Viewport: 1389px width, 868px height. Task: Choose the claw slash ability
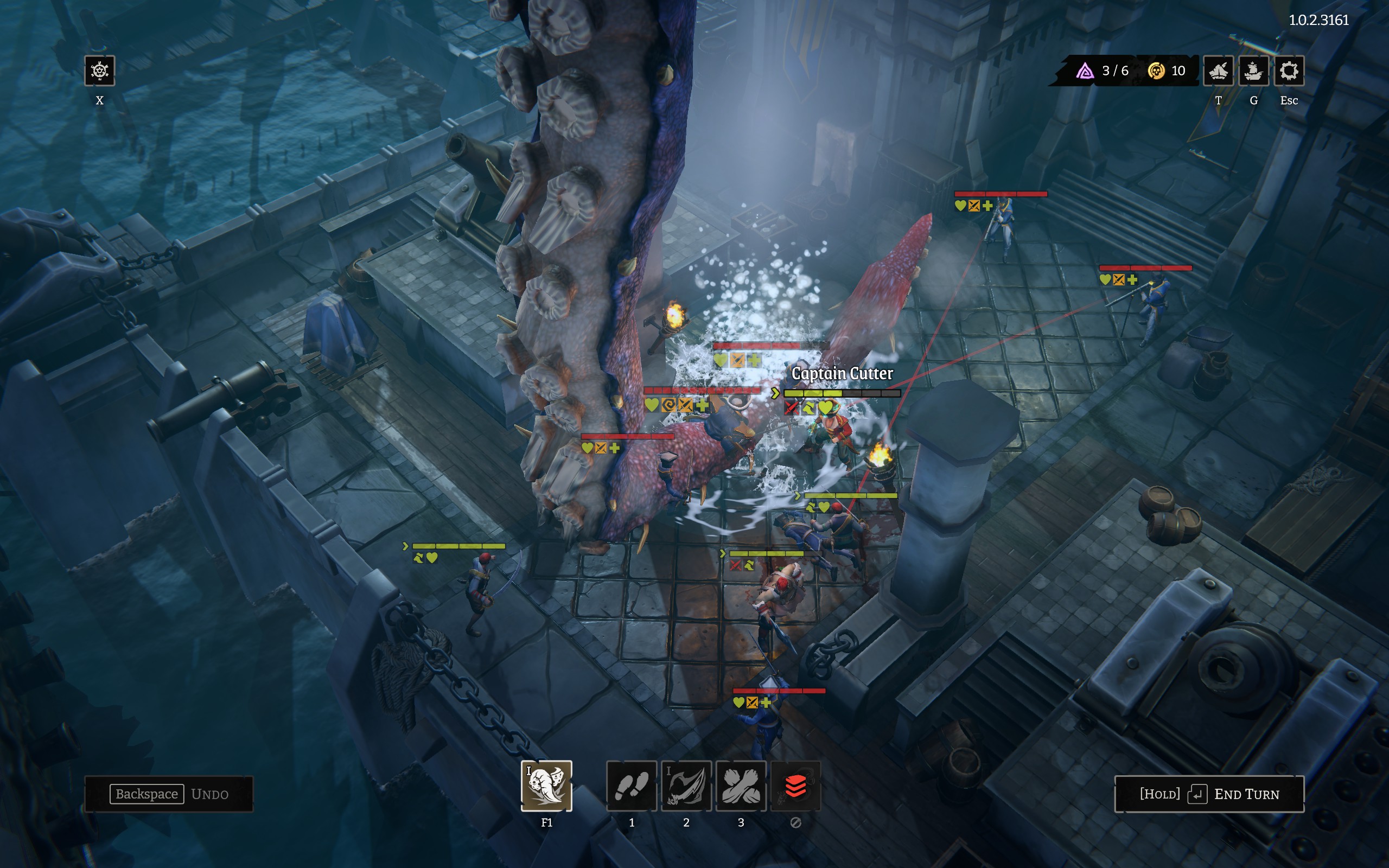tap(686, 786)
